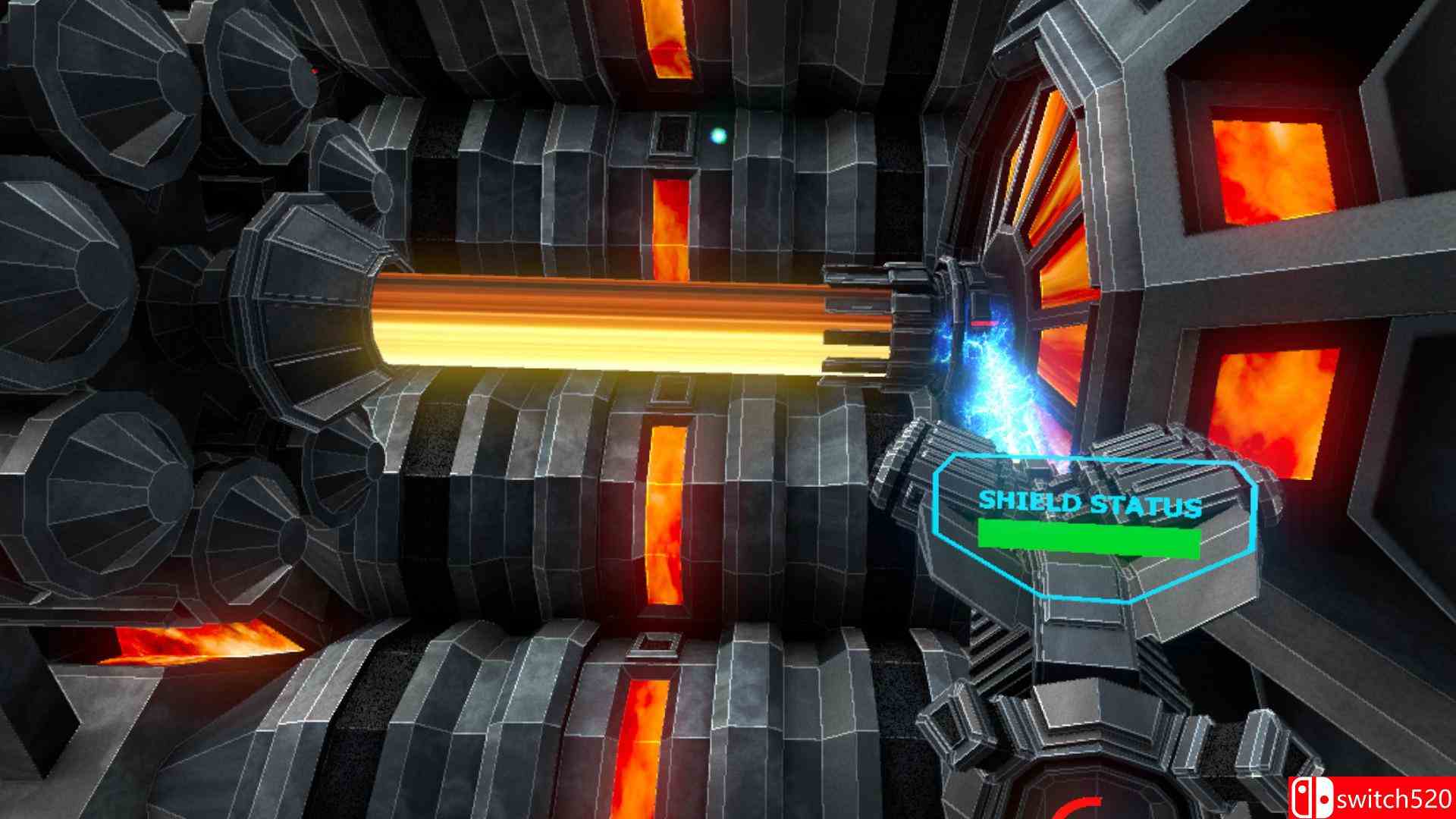Select the SHIELD STATUS title text
Image resolution: width=1456 pixels, height=819 pixels.
click(1092, 502)
